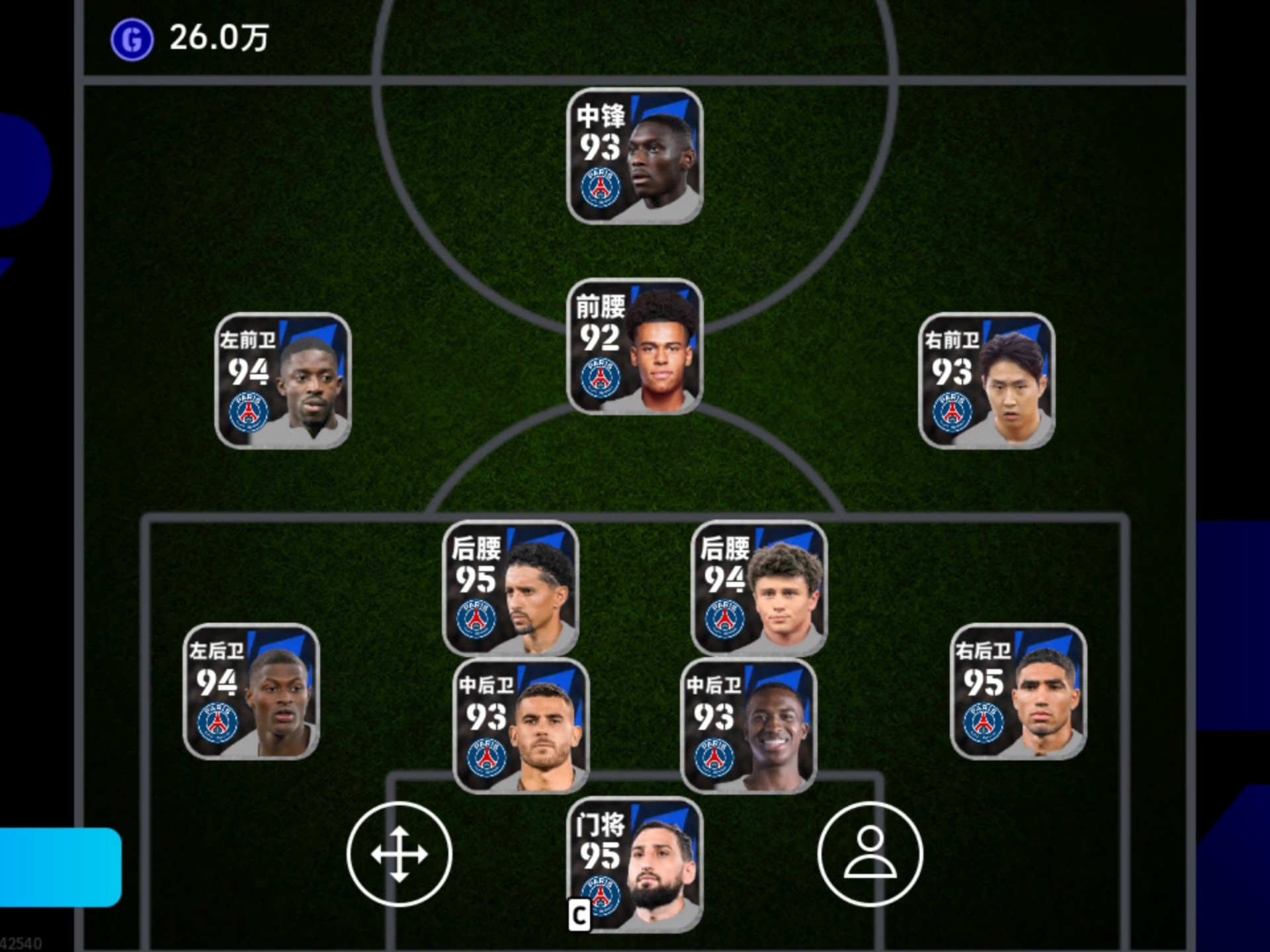Pick the 左前卫 left midfielder card
This screenshot has height=952, width=1270.
(x=283, y=381)
